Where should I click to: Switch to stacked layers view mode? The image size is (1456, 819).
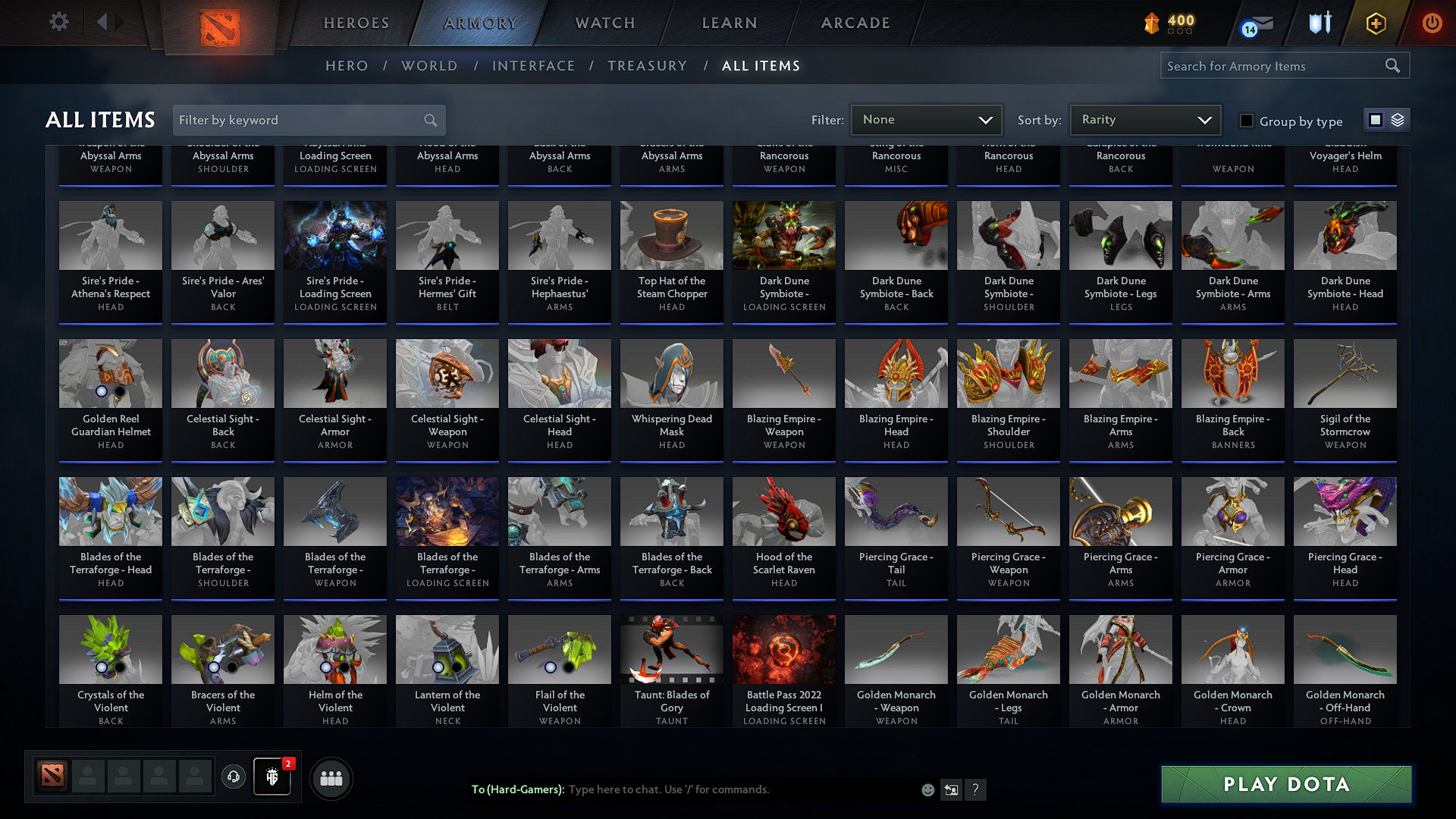tap(1396, 120)
